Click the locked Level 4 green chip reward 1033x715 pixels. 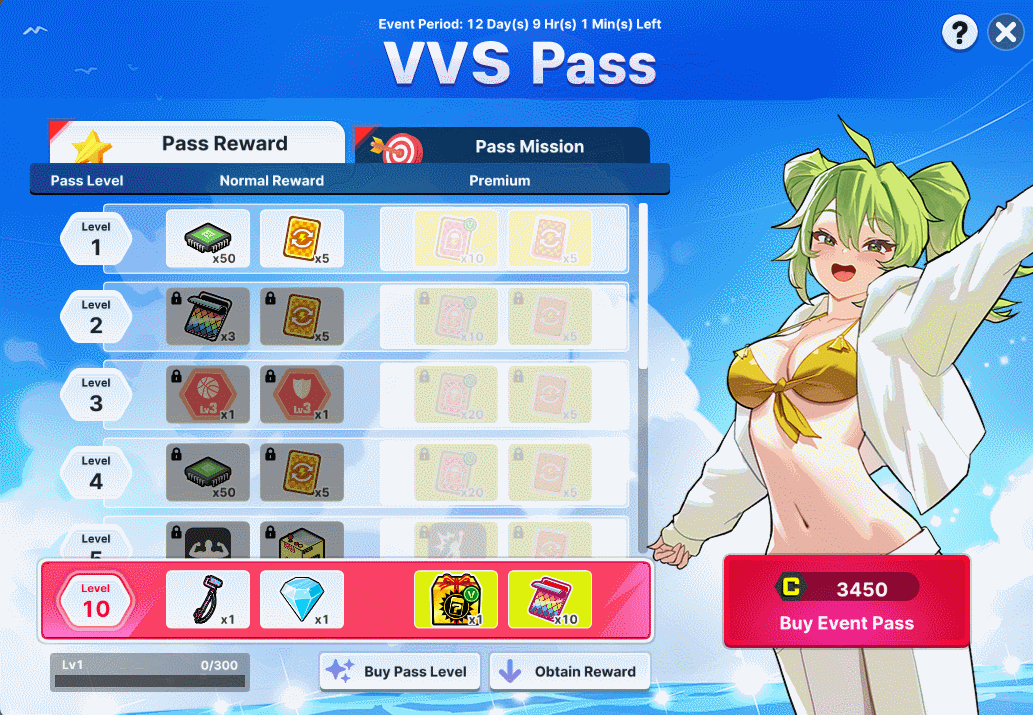coord(208,472)
